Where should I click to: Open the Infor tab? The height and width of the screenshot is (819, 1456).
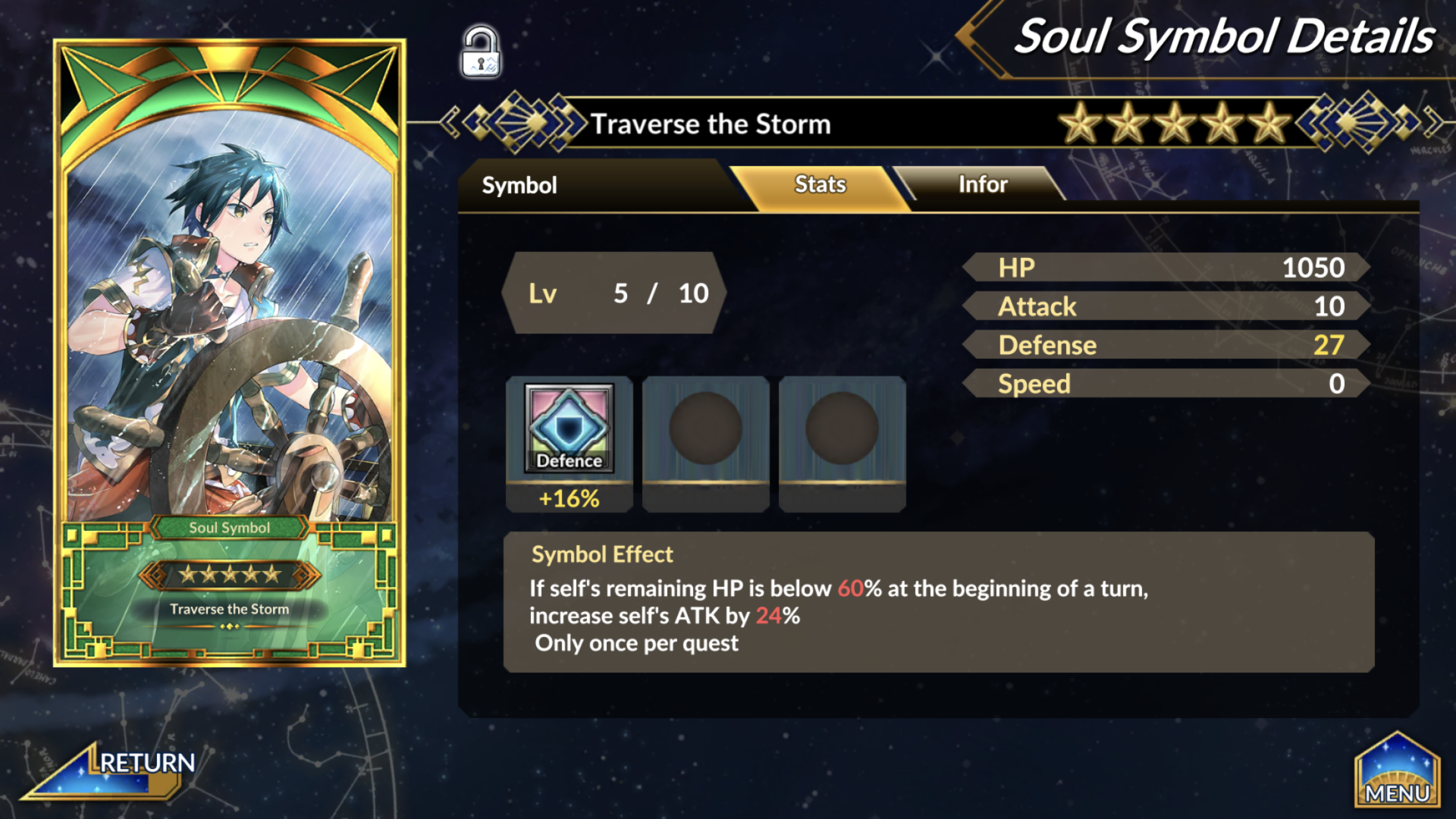click(982, 184)
